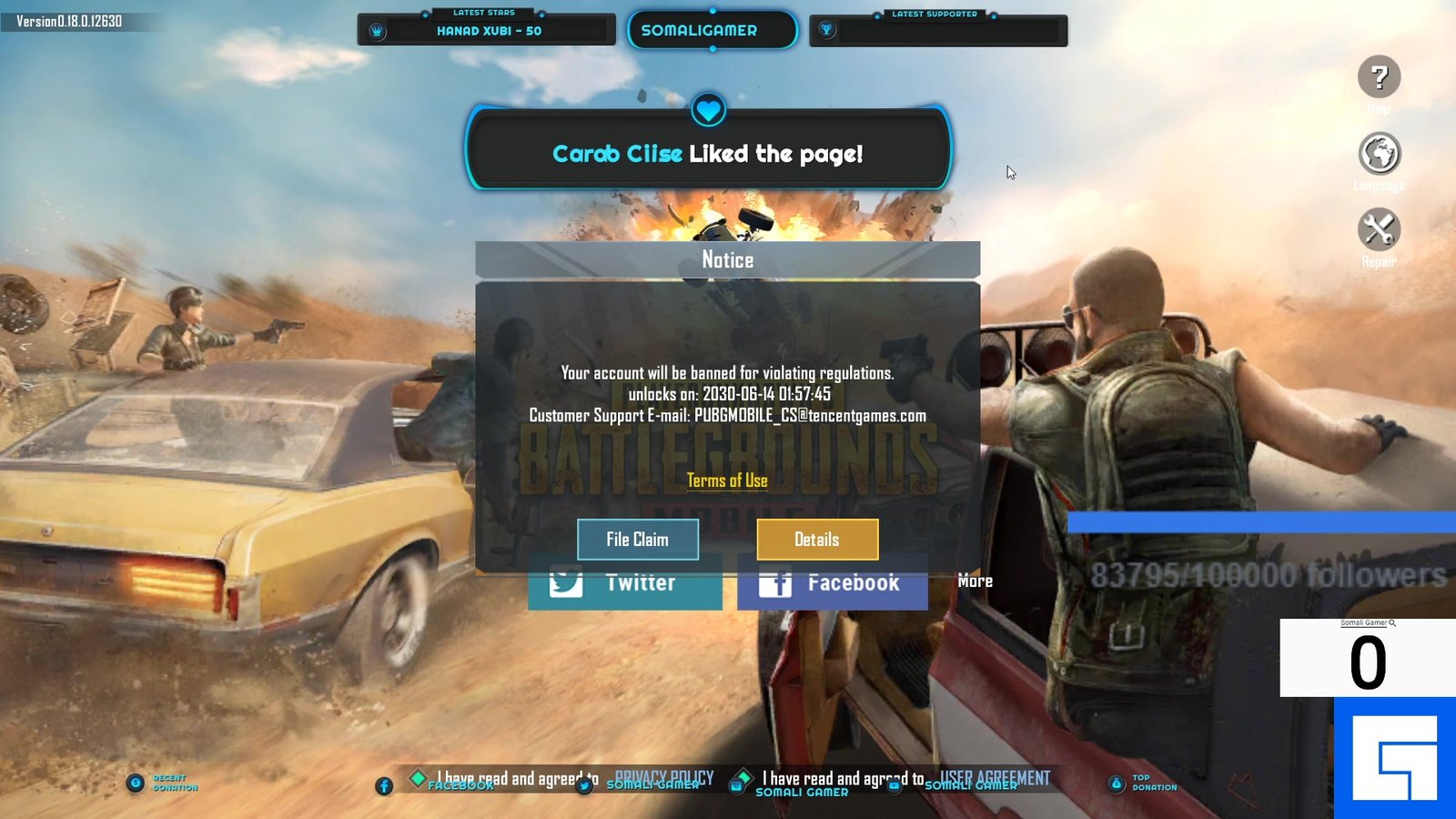Open the User Agreement link
Viewport: 1456px width, 819px height.
pos(995,777)
